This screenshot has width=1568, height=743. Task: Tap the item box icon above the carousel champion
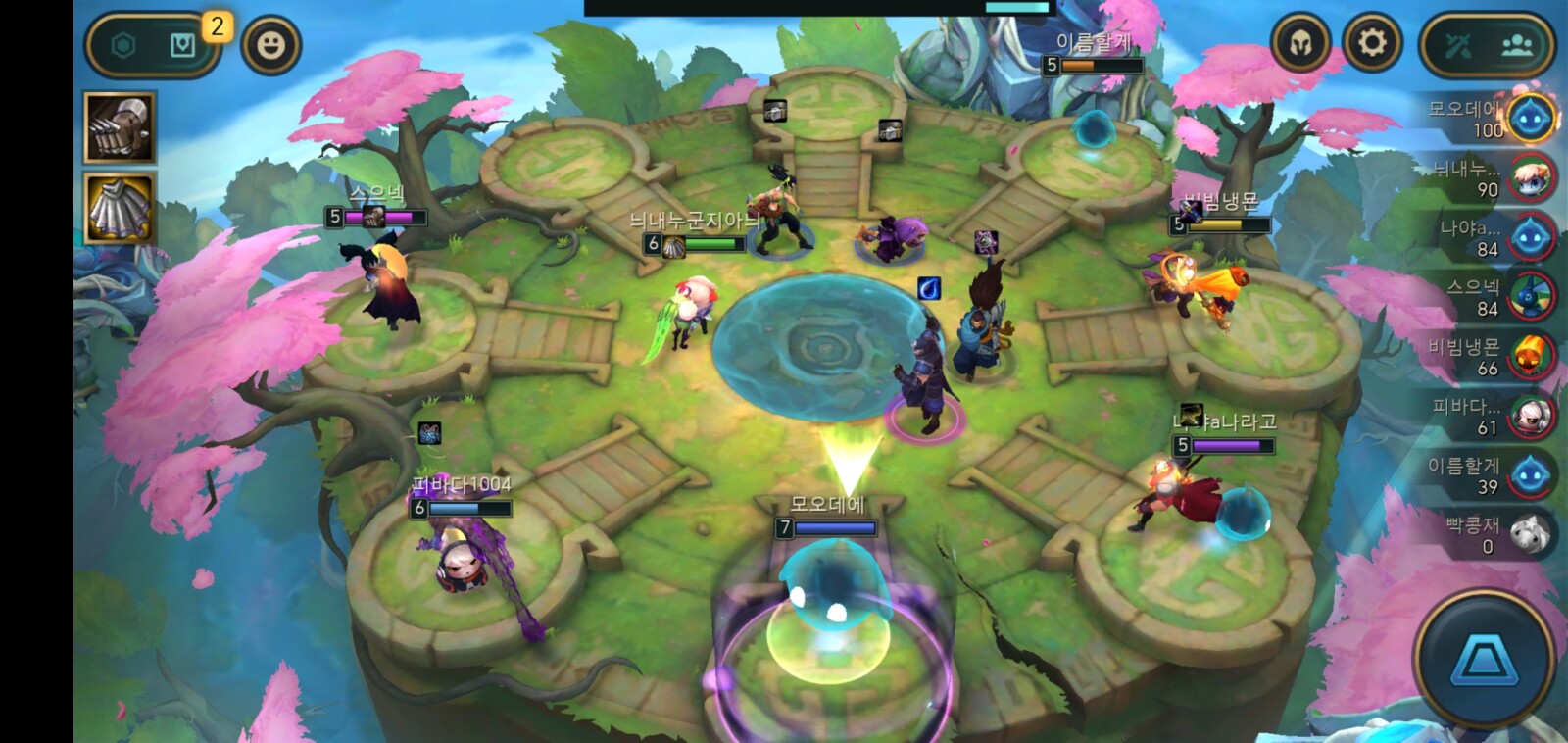[774, 111]
